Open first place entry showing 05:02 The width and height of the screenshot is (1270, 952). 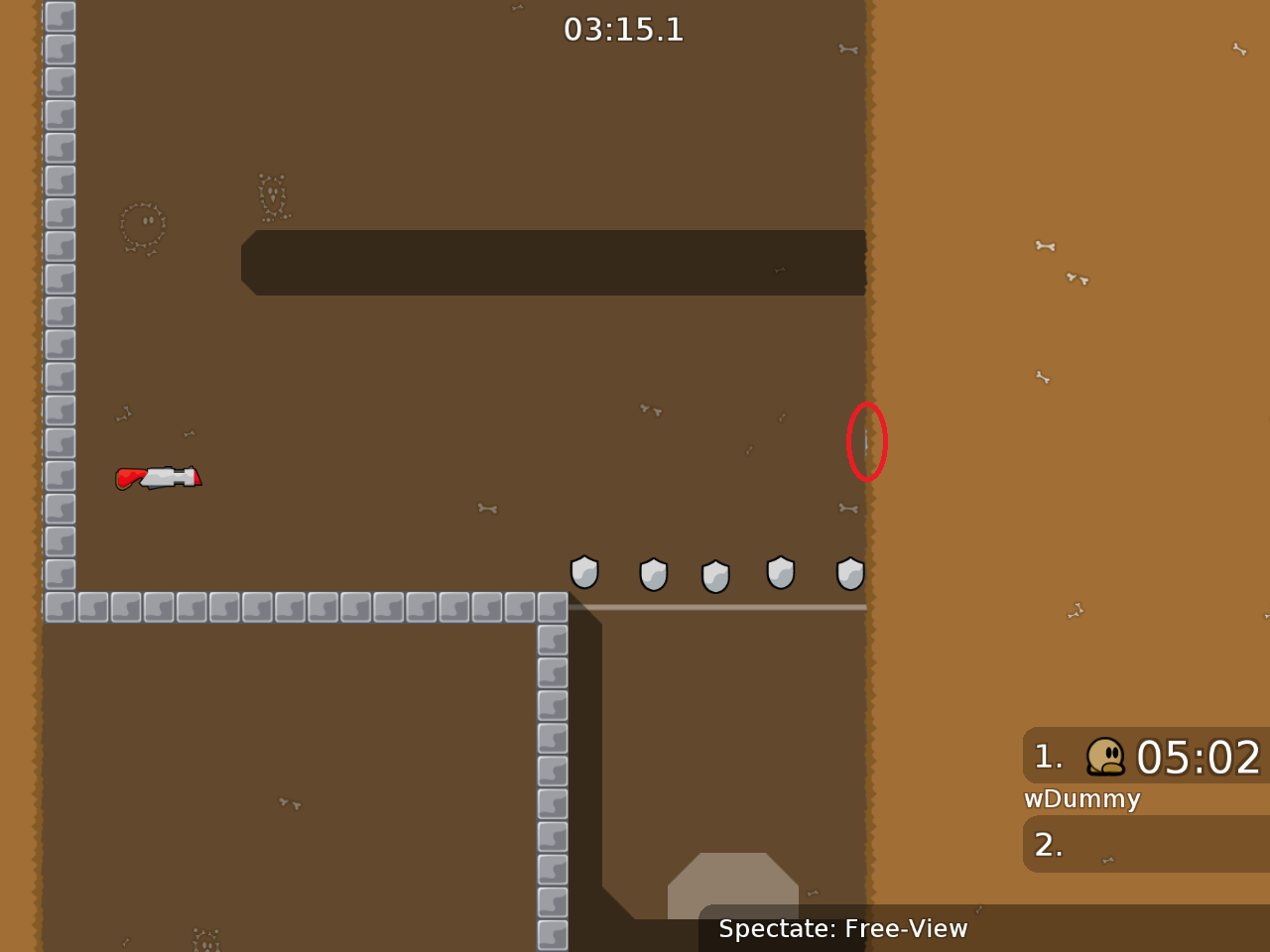click(x=1196, y=758)
